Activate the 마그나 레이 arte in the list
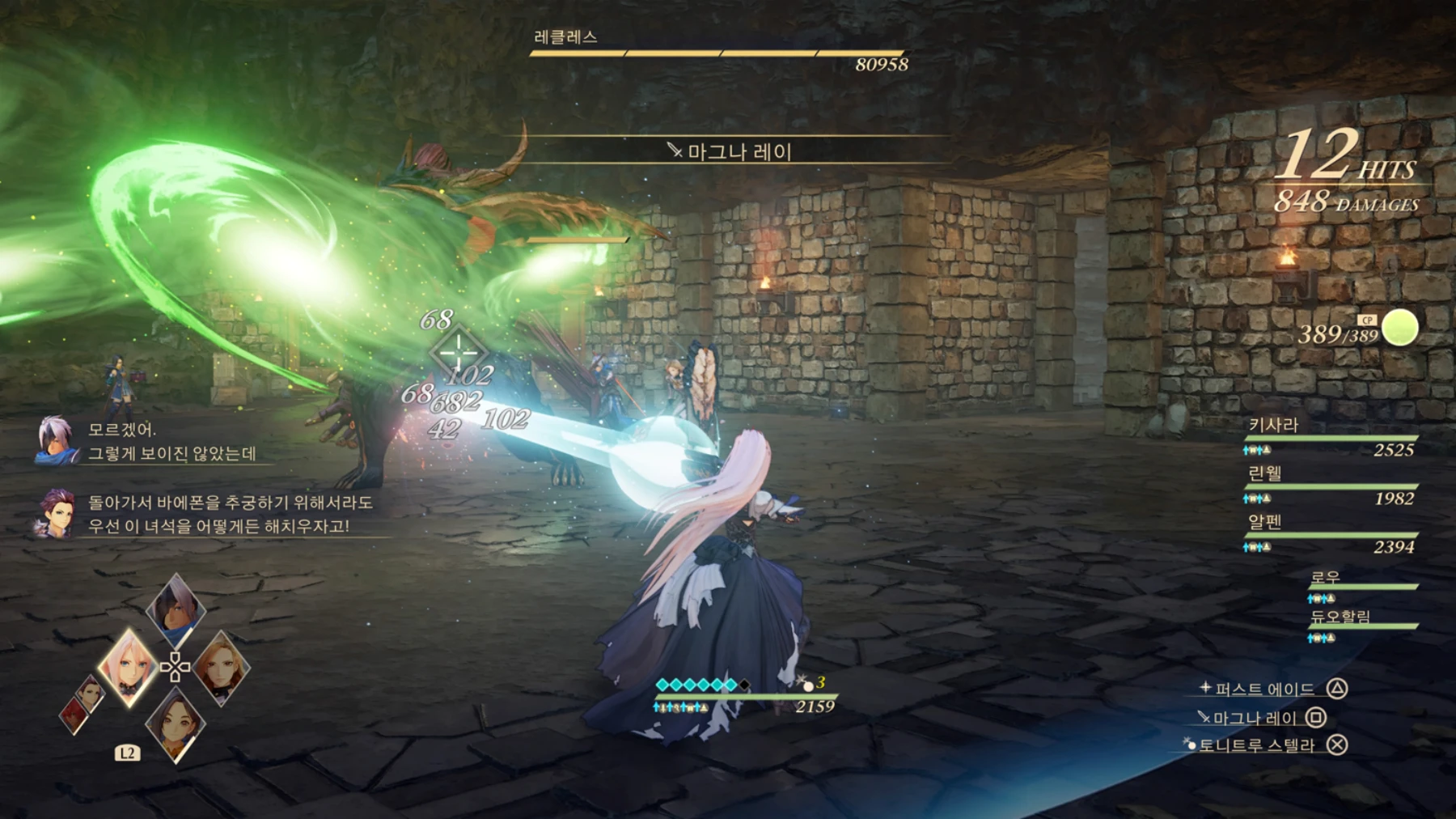The height and width of the screenshot is (819, 1456). pos(1255,718)
